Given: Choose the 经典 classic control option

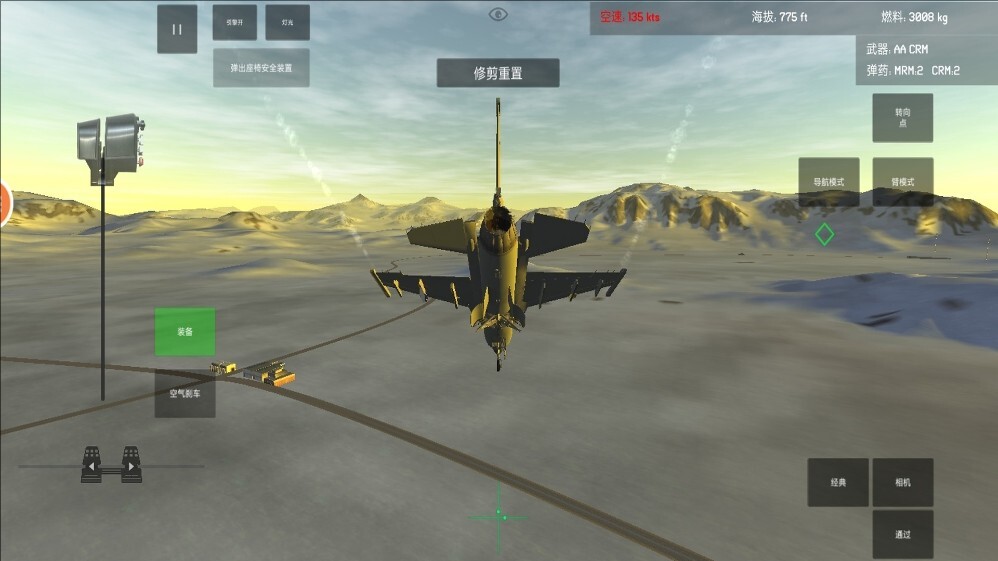Looking at the screenshot, I should pyautogui.click(x=838, y=482).
